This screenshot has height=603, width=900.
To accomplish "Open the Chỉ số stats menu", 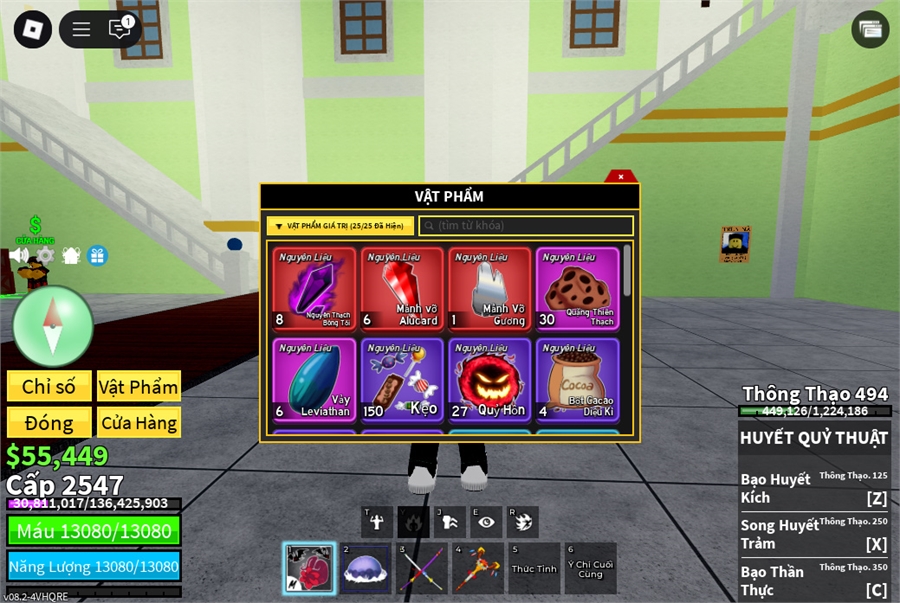I will pos(49,387).
